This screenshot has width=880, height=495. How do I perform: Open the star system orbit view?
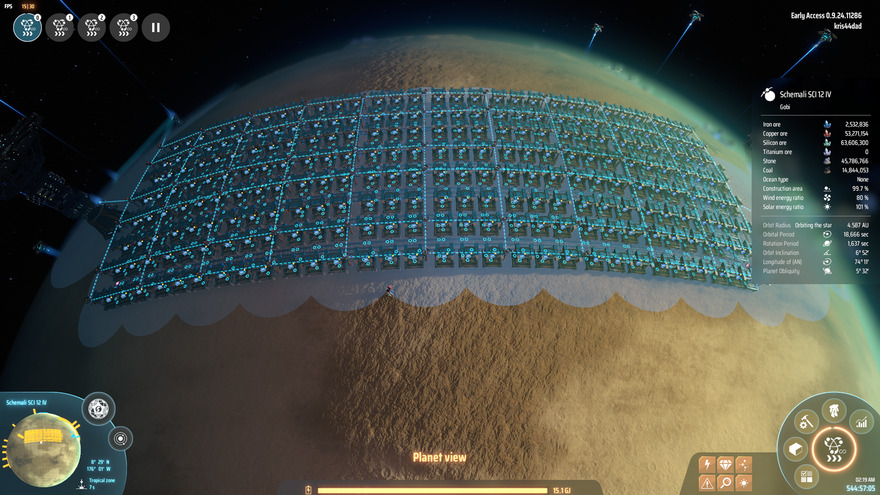click(x=121, y=438)
